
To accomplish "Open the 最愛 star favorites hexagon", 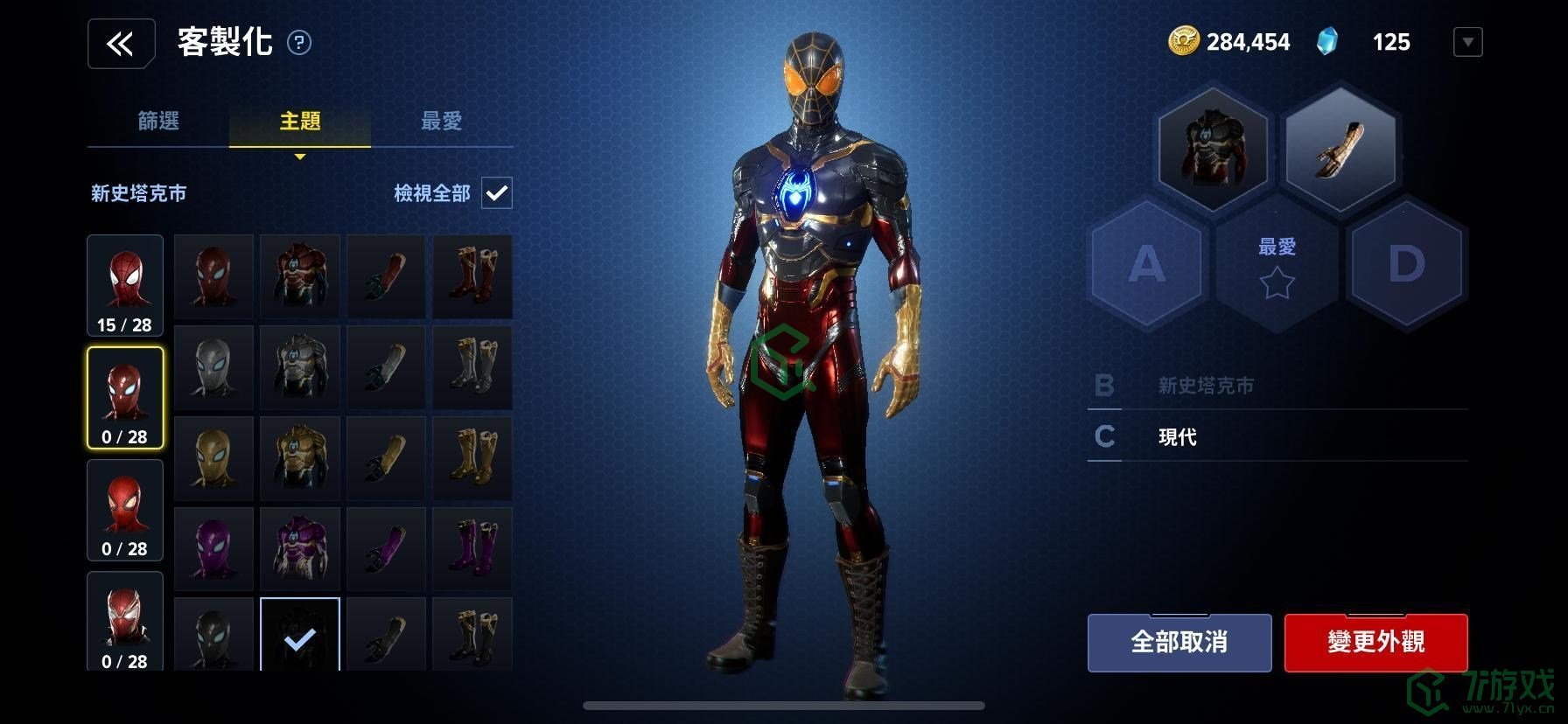I will [1277, 267].
